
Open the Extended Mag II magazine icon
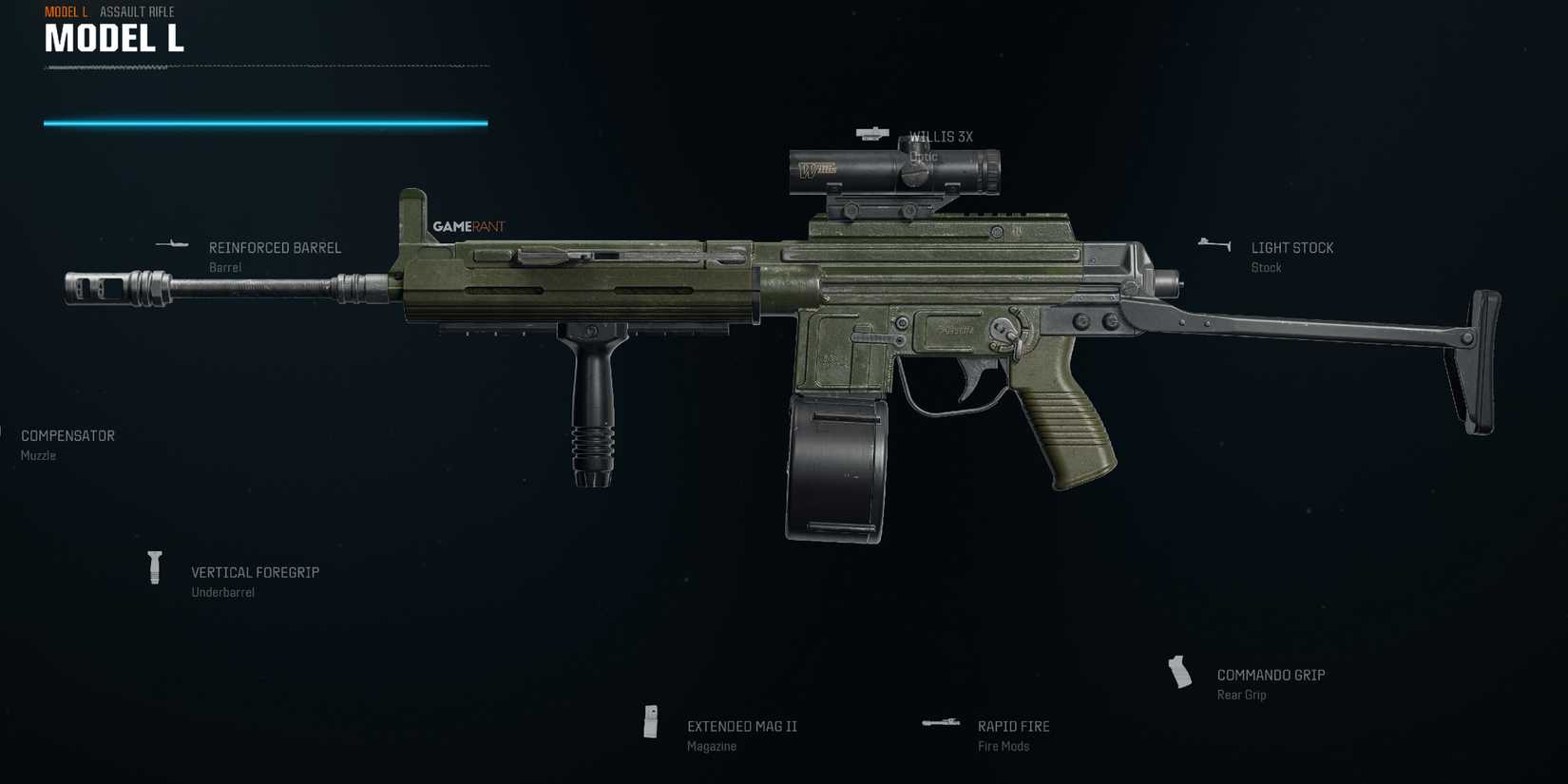(651, 724)
